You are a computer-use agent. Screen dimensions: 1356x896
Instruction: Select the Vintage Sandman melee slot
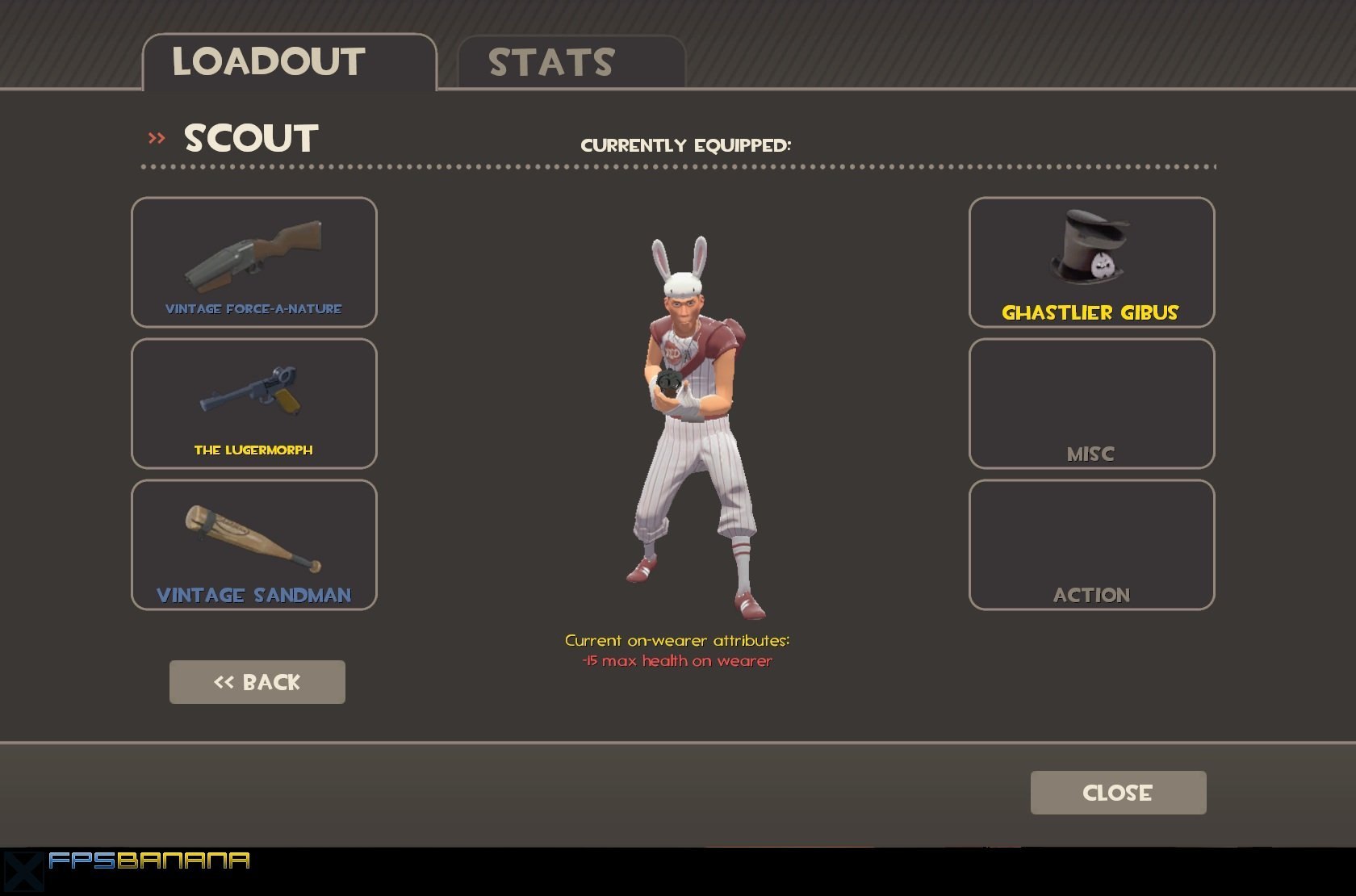coord(253,545)
